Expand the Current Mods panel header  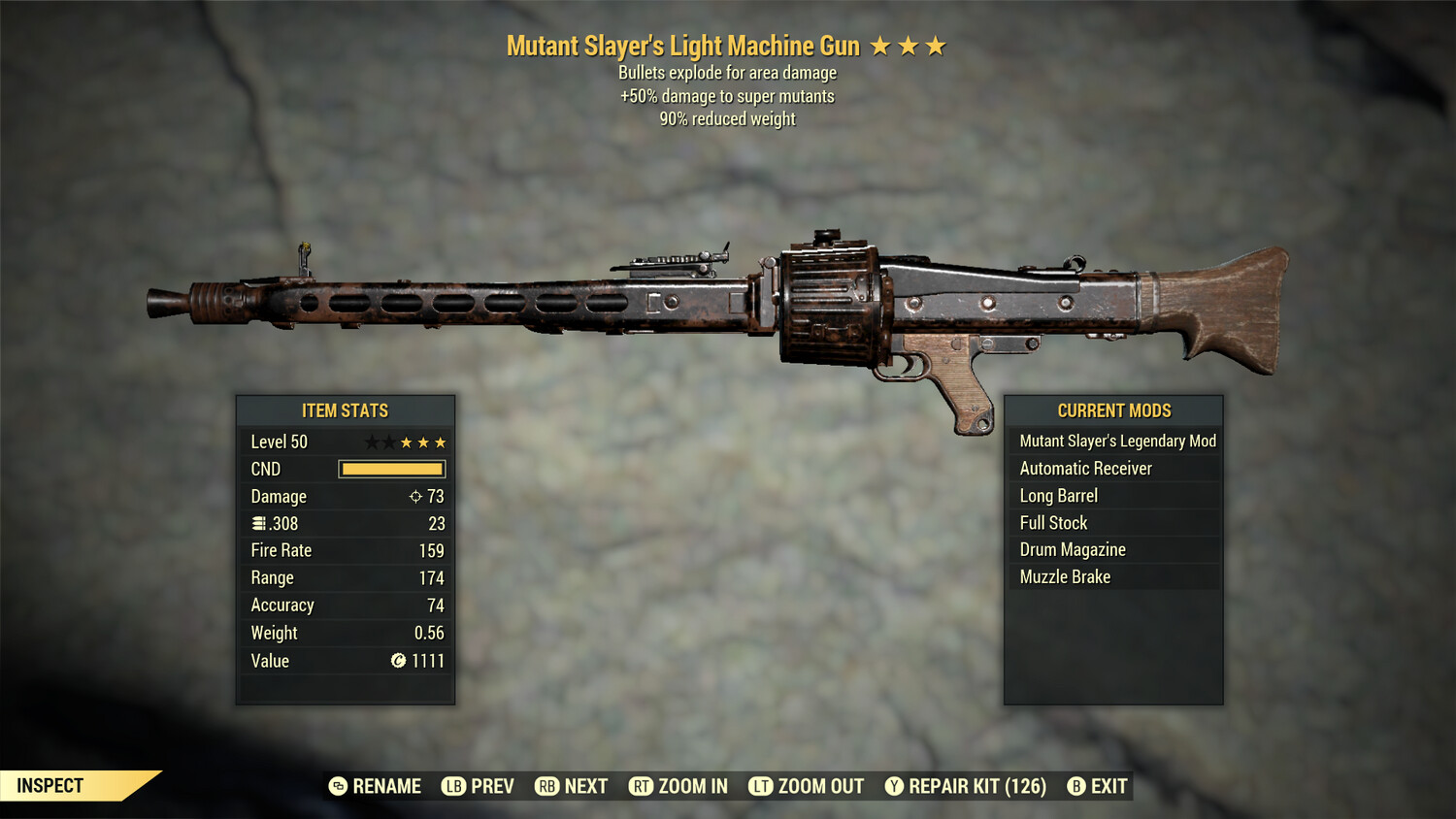(1114, 410)
